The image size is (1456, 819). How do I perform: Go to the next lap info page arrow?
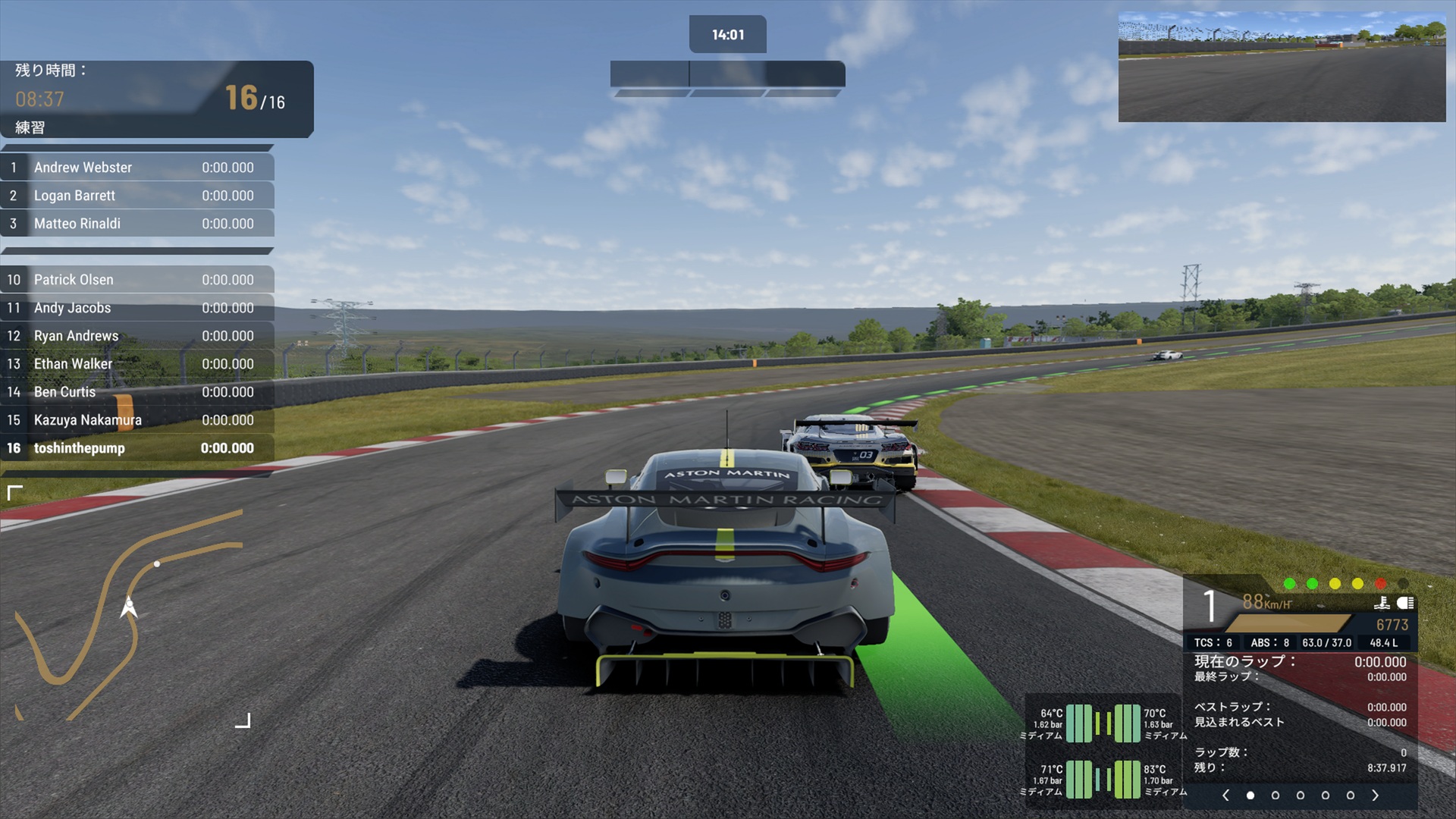coord(1375,795)
